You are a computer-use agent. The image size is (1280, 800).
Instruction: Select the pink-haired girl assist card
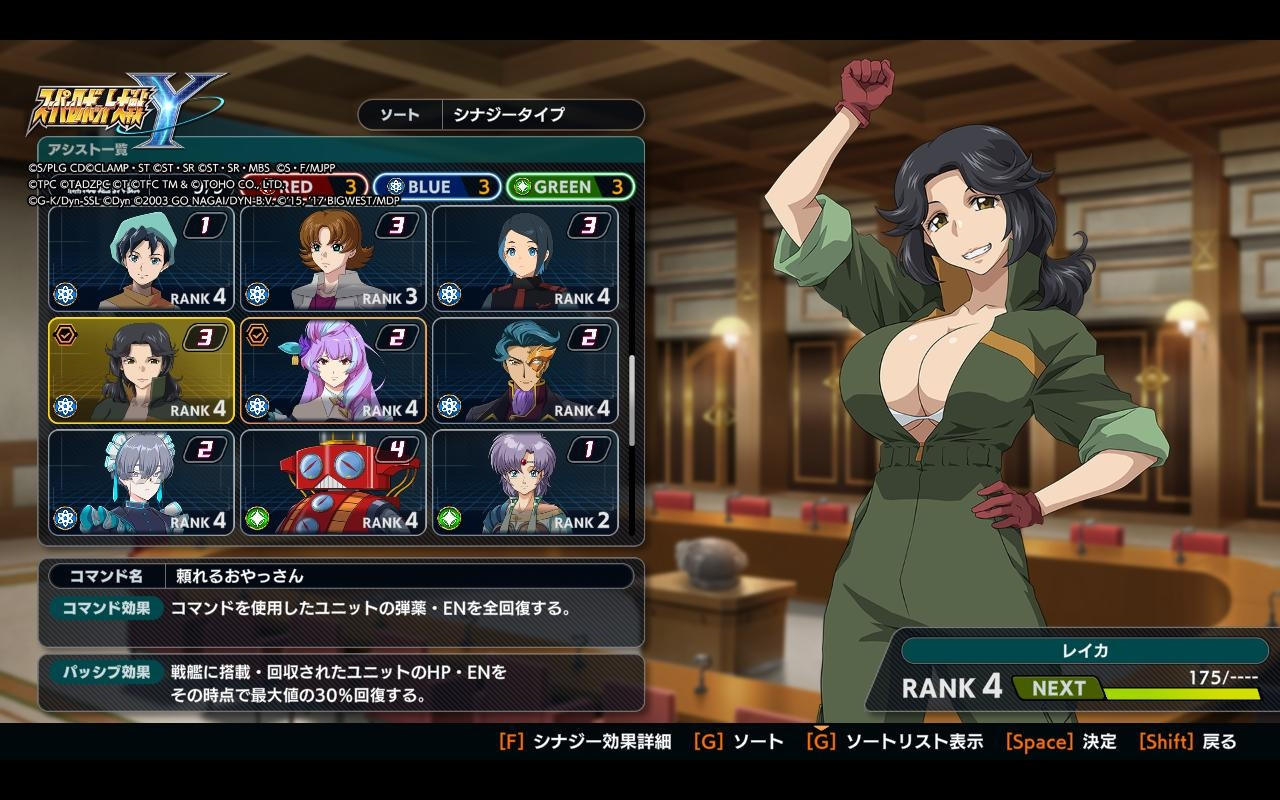333,371
